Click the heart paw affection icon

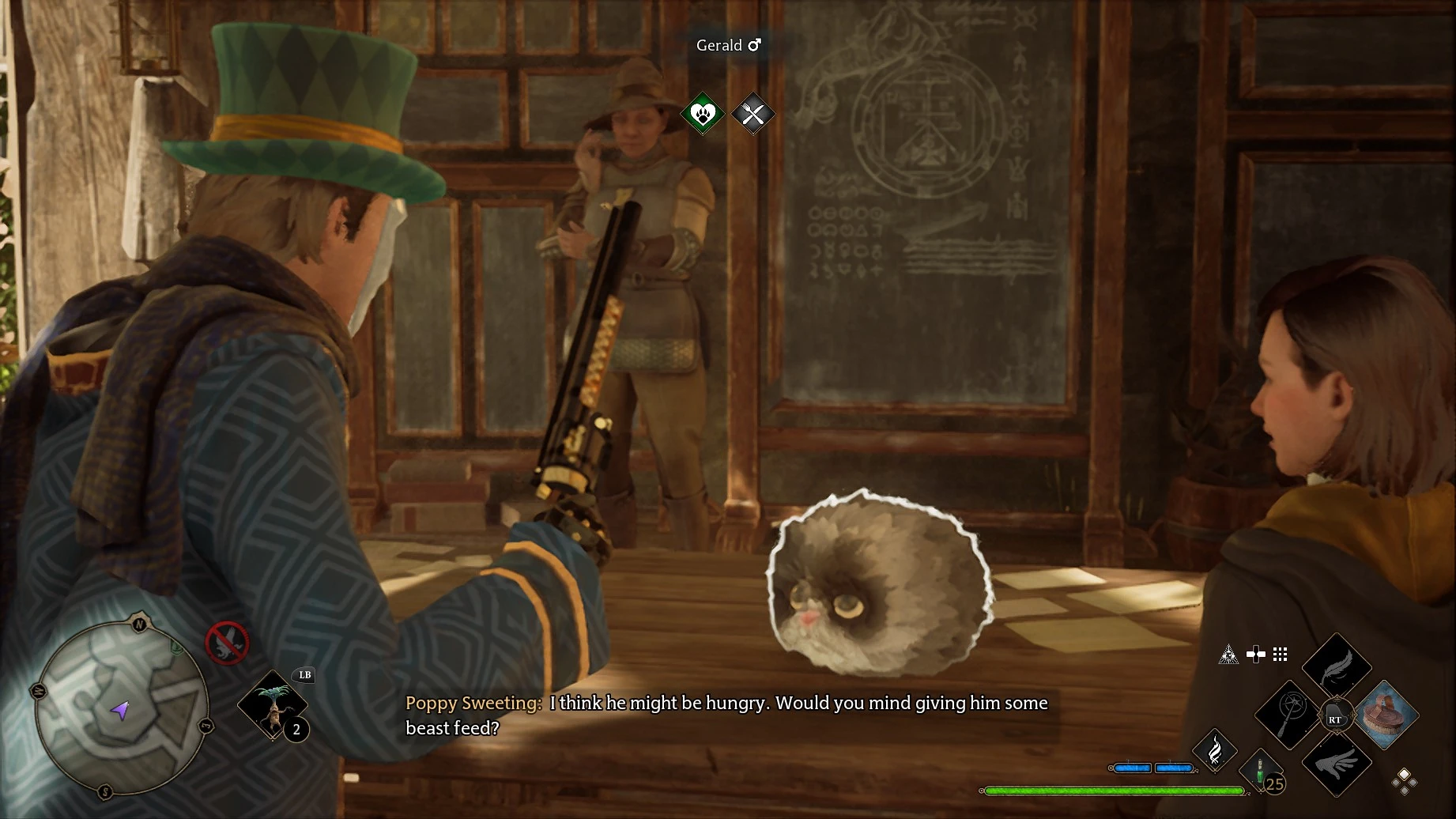pos(703,114)
